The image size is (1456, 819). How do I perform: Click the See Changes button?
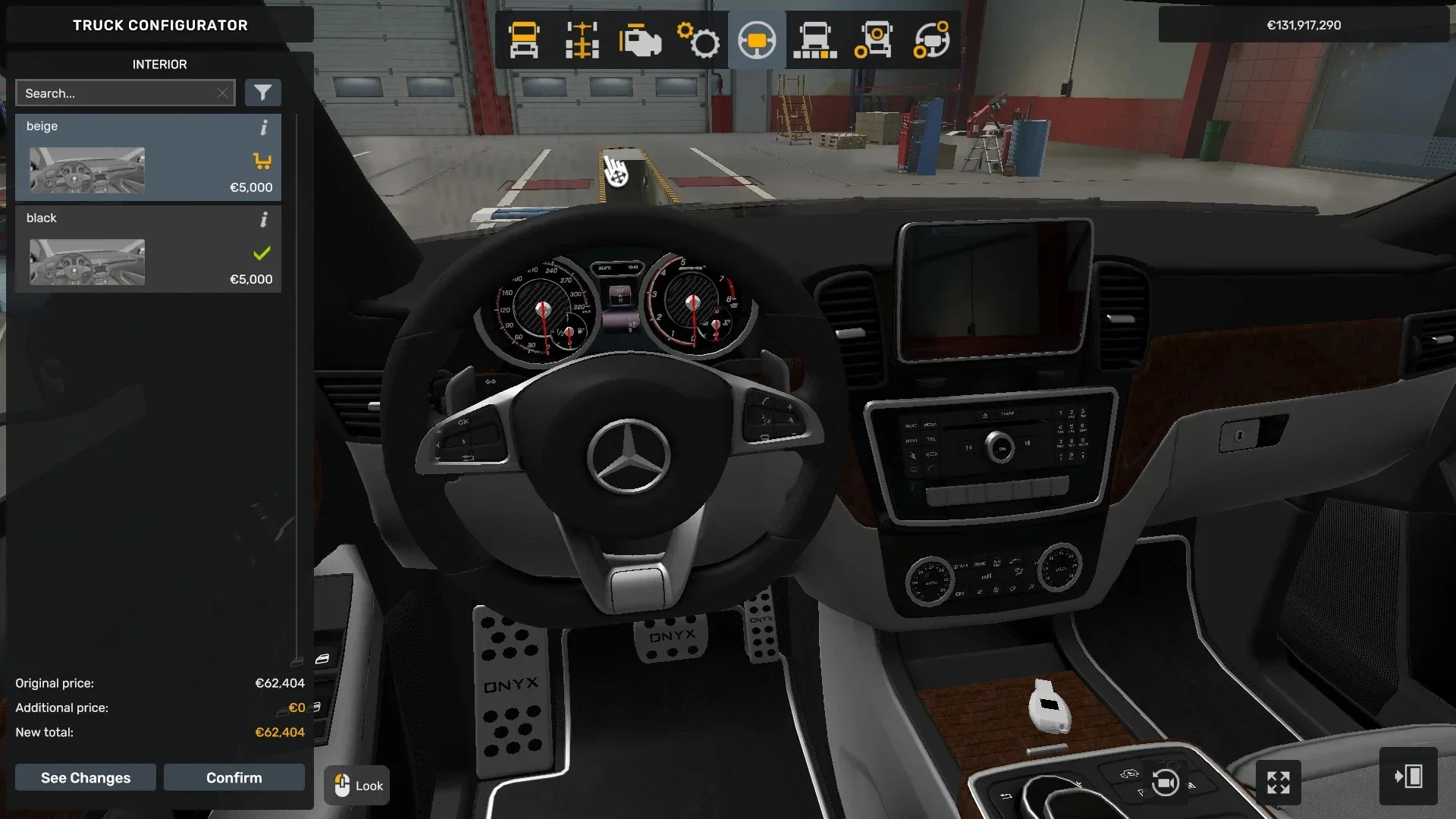85,777
